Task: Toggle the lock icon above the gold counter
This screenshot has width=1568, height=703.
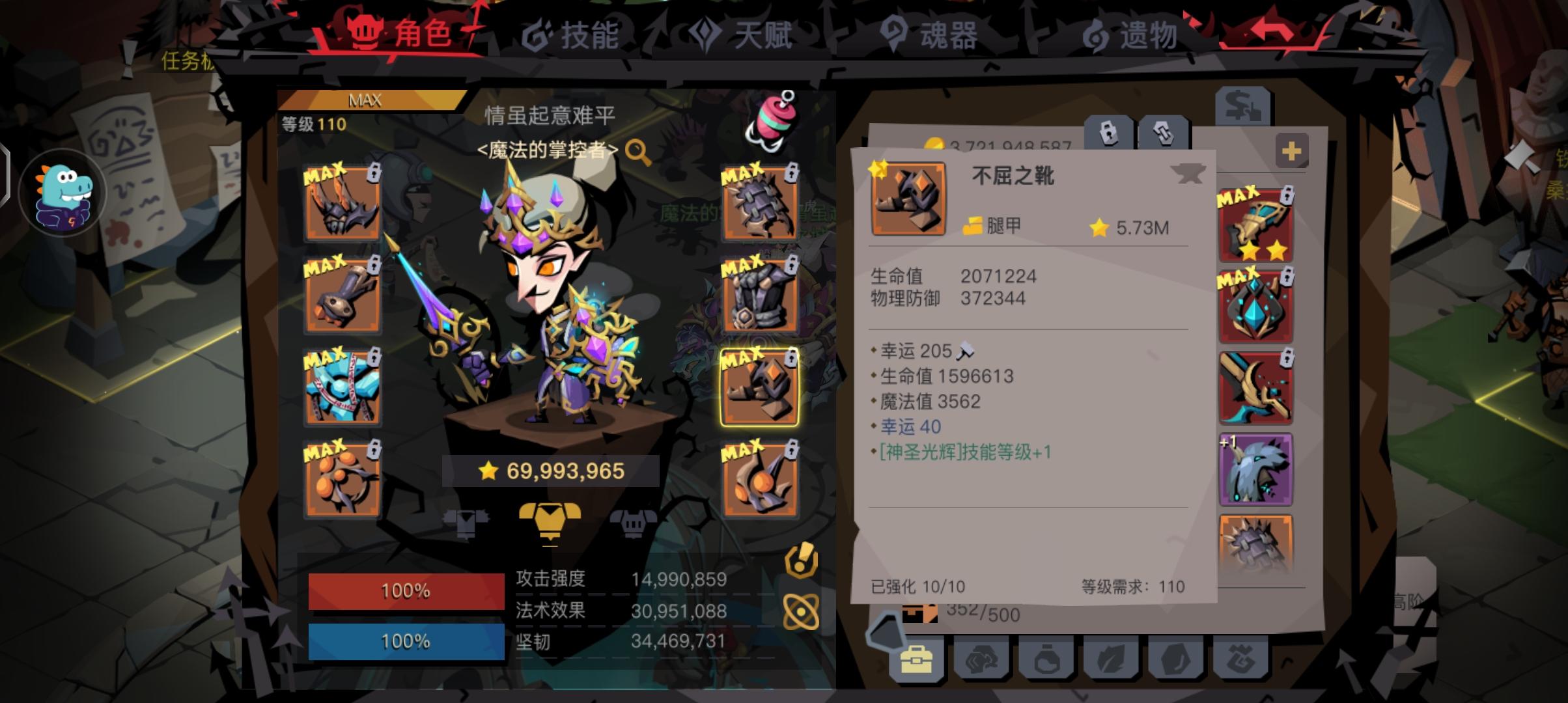Action: pos(1108,132)
